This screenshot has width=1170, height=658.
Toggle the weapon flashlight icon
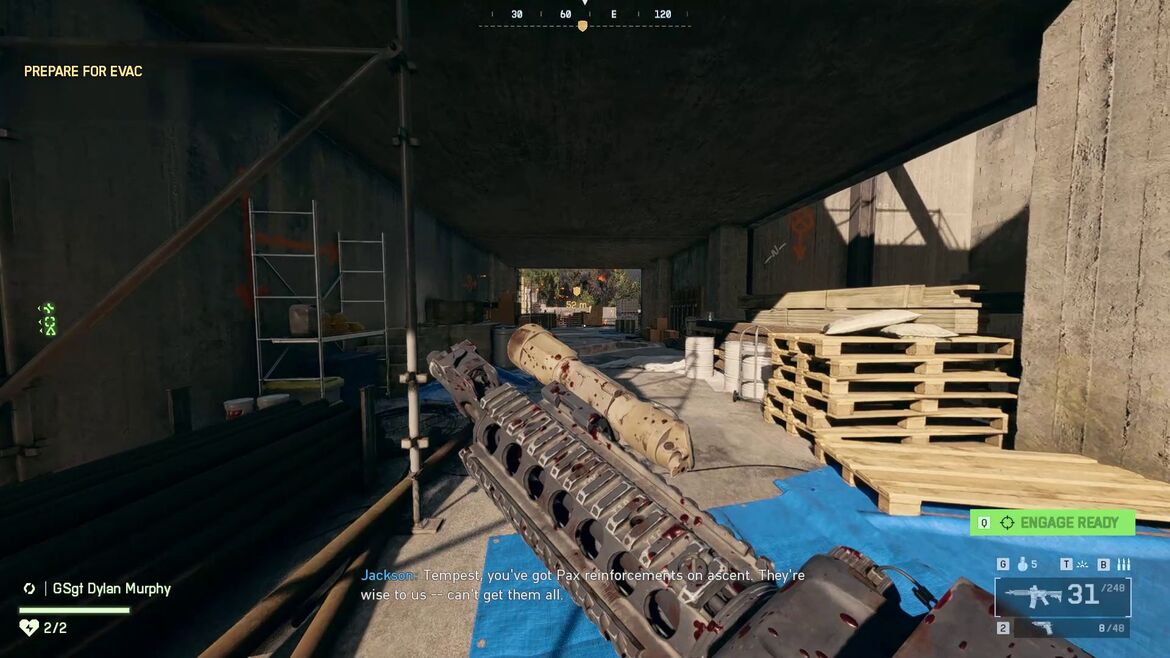click(1082, 564)
